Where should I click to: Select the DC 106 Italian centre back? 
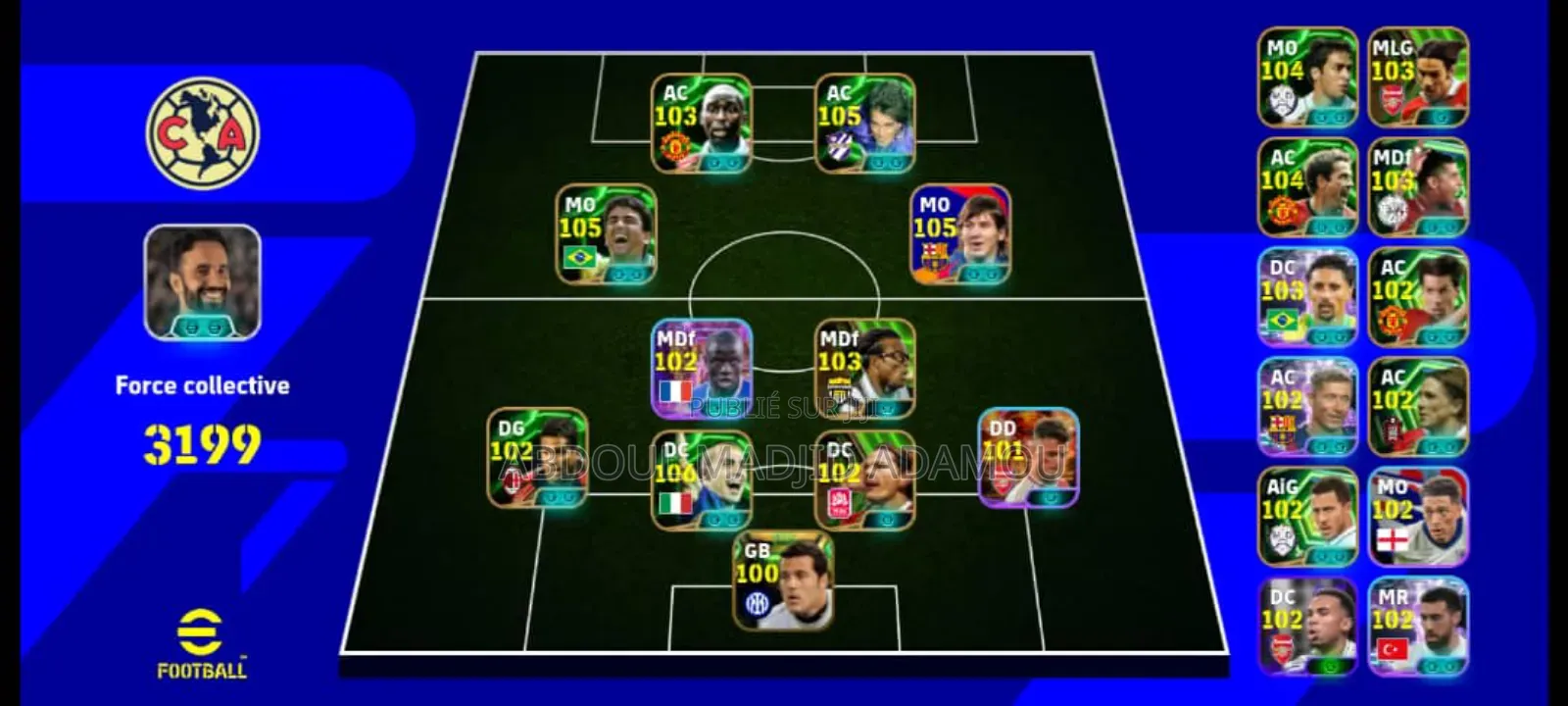[701, 476]
